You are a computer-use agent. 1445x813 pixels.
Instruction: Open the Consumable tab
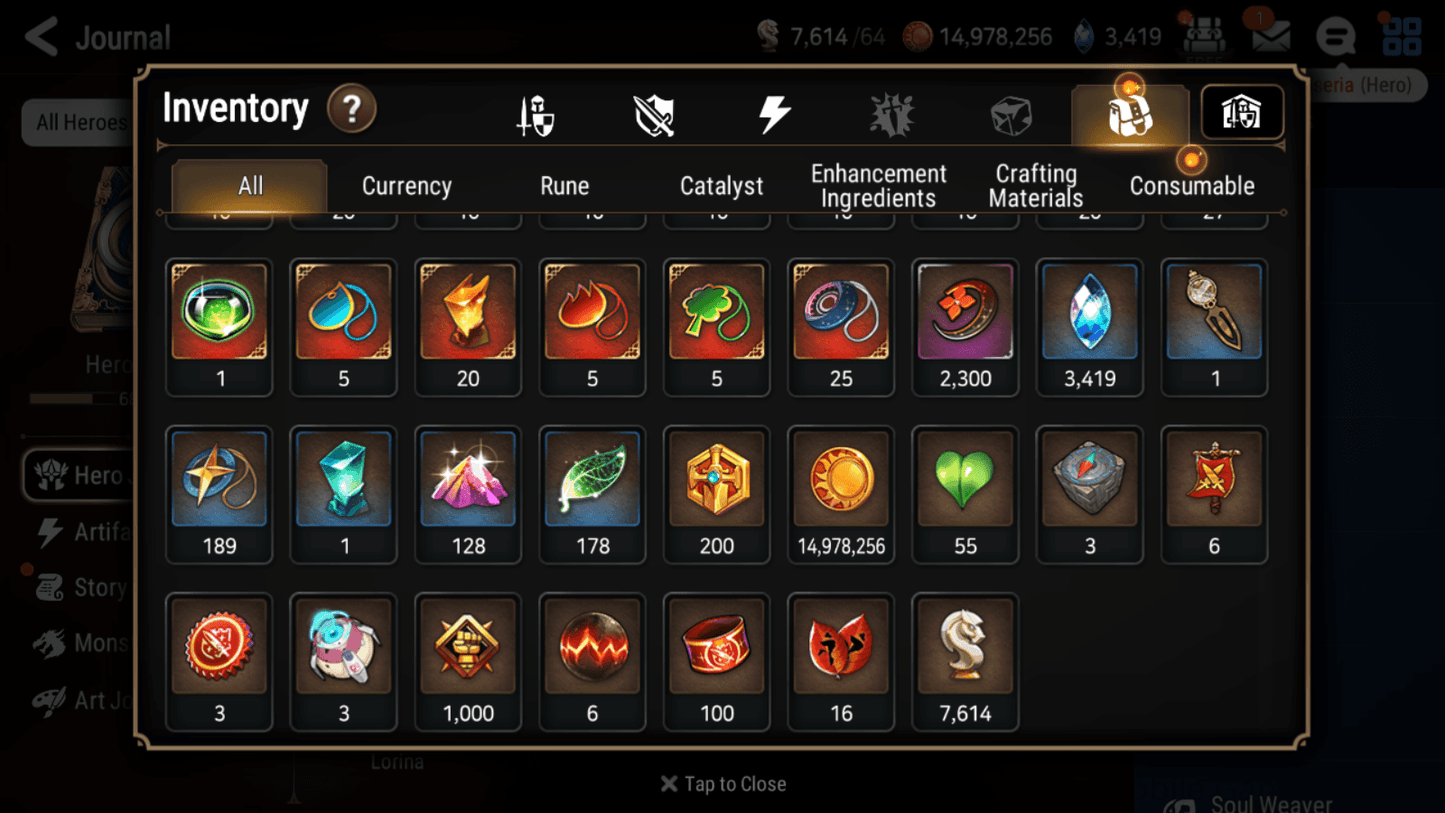(x=1191, y=185)
